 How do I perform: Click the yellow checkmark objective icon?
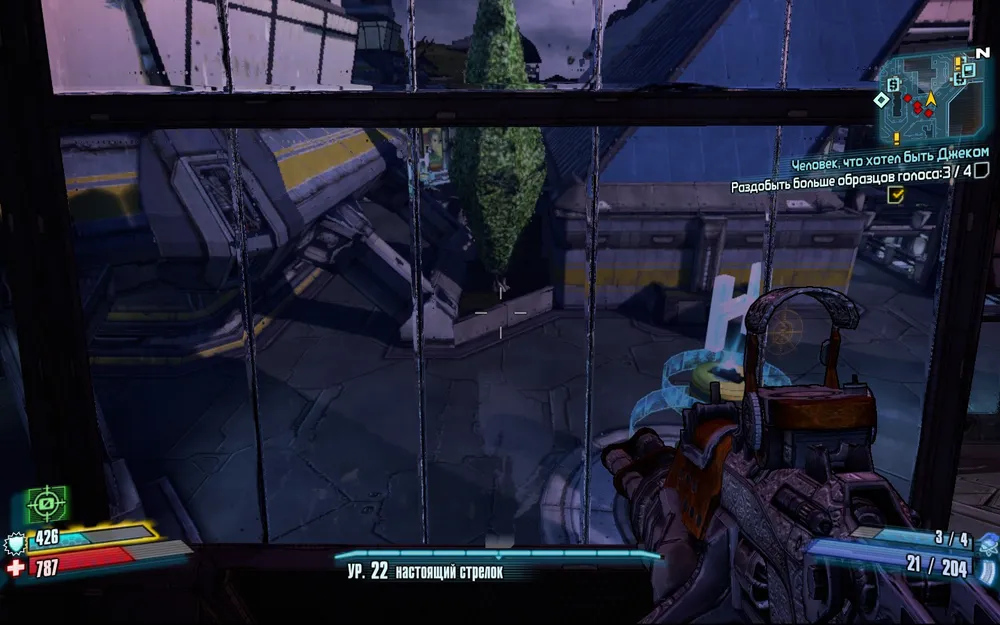click(x=896, y=197)
